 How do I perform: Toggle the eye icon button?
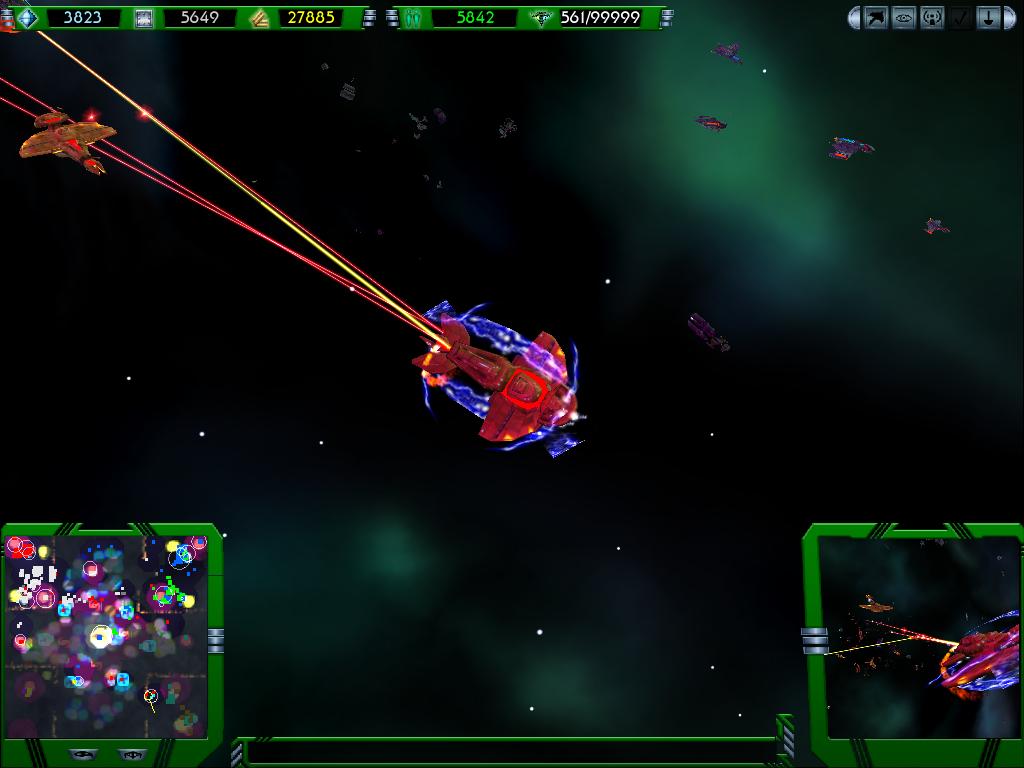[904, 18]
